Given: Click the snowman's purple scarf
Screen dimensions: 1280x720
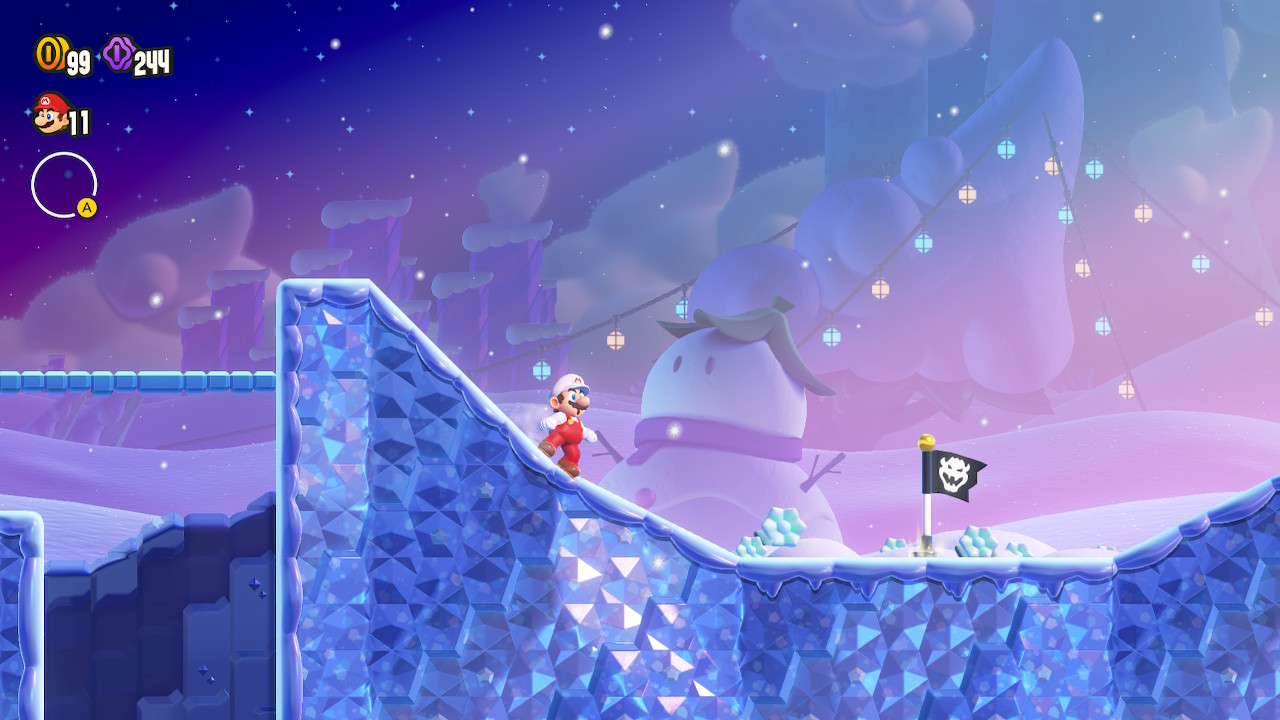Looking at the screenshot, I should 688,430.
